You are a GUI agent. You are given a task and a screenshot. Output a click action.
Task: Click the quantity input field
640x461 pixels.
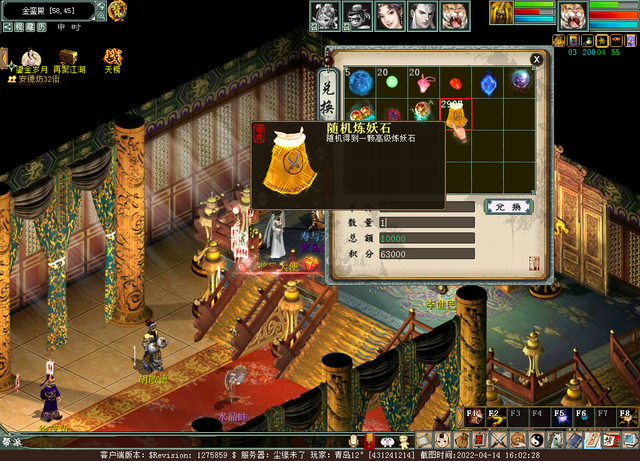tap(425, 222)
